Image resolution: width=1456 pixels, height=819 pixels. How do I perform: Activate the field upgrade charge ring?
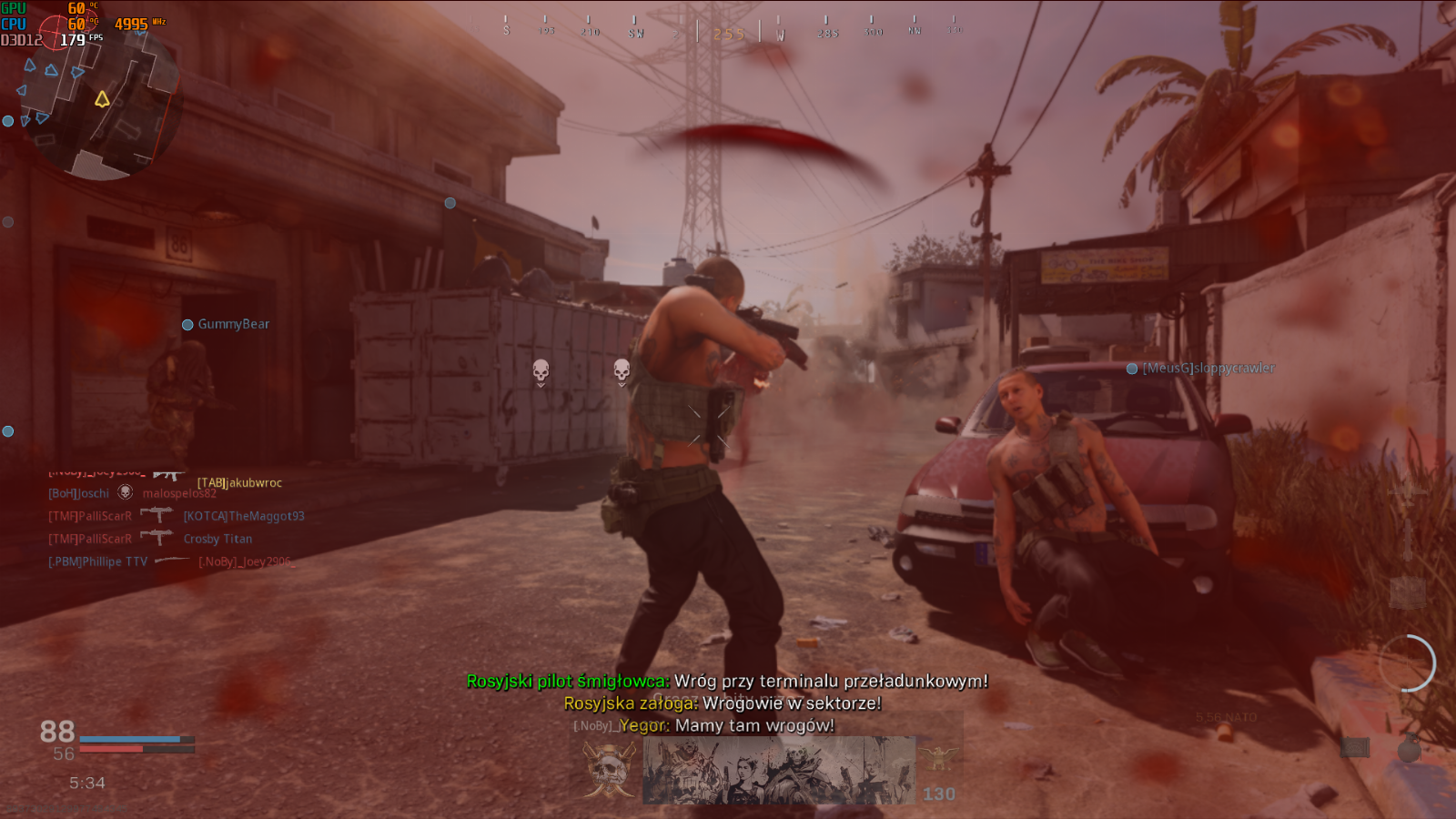tap(1407, 663)
